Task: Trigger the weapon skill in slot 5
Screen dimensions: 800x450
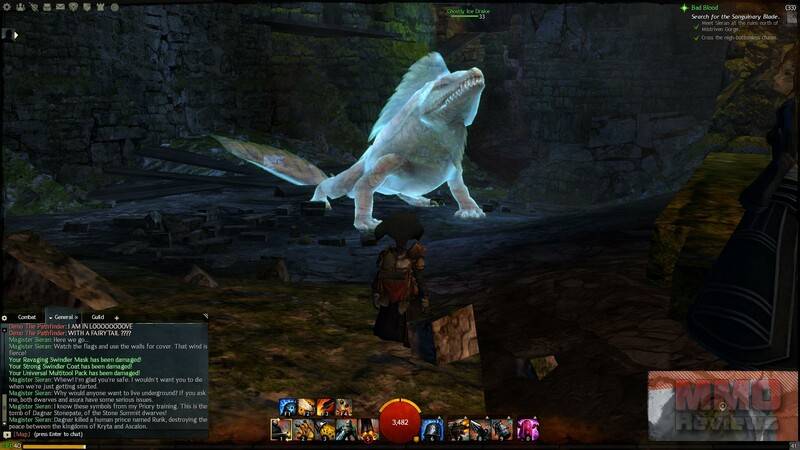Action: point(369,429)
